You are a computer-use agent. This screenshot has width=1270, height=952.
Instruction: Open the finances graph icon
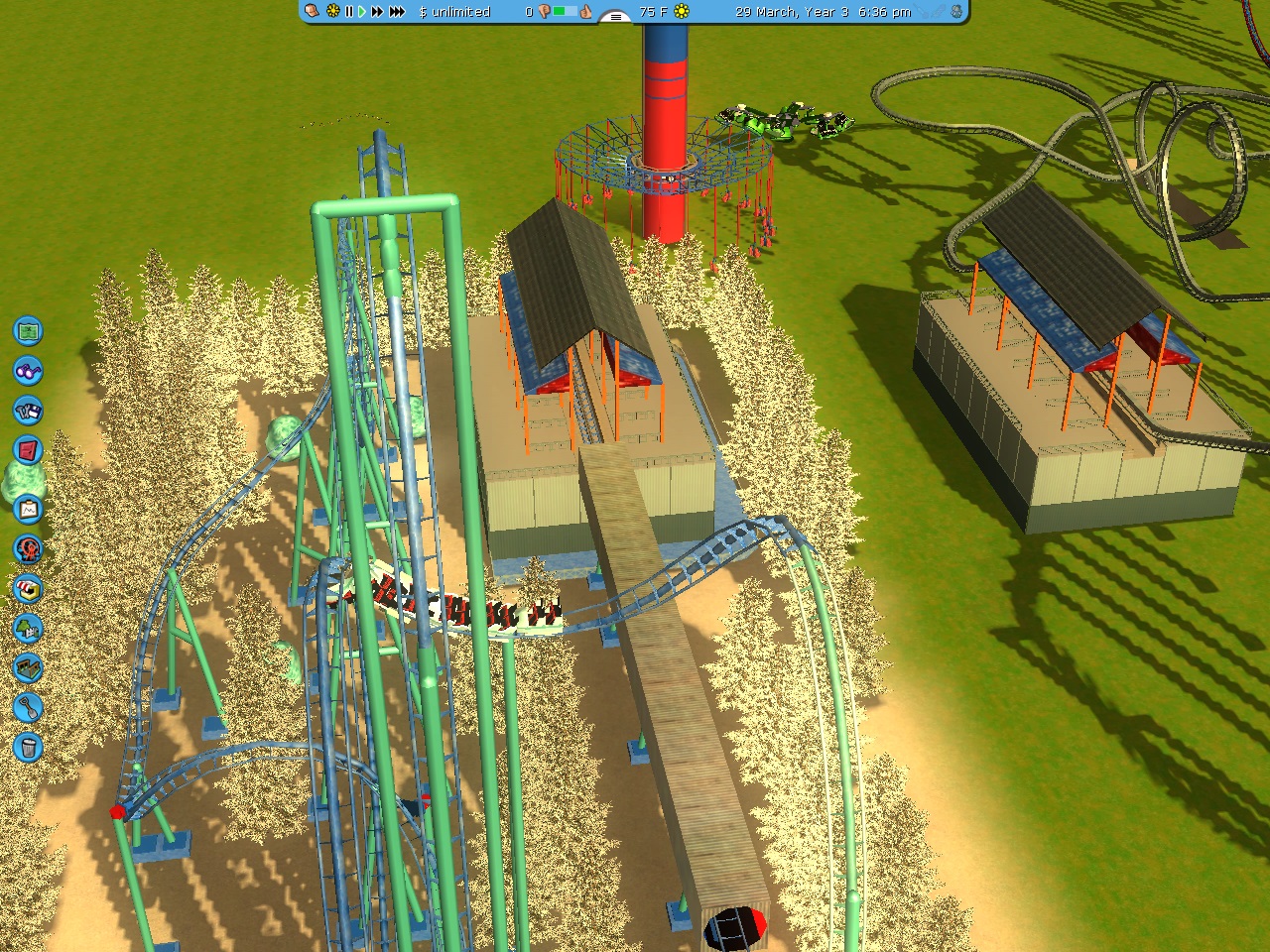(29, 510)
